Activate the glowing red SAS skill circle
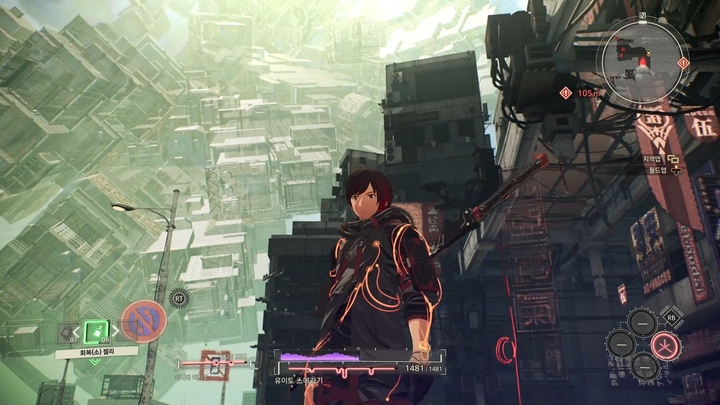Viewport: 720px width, 405px height. pyautogui.click(x=664, y=346)
